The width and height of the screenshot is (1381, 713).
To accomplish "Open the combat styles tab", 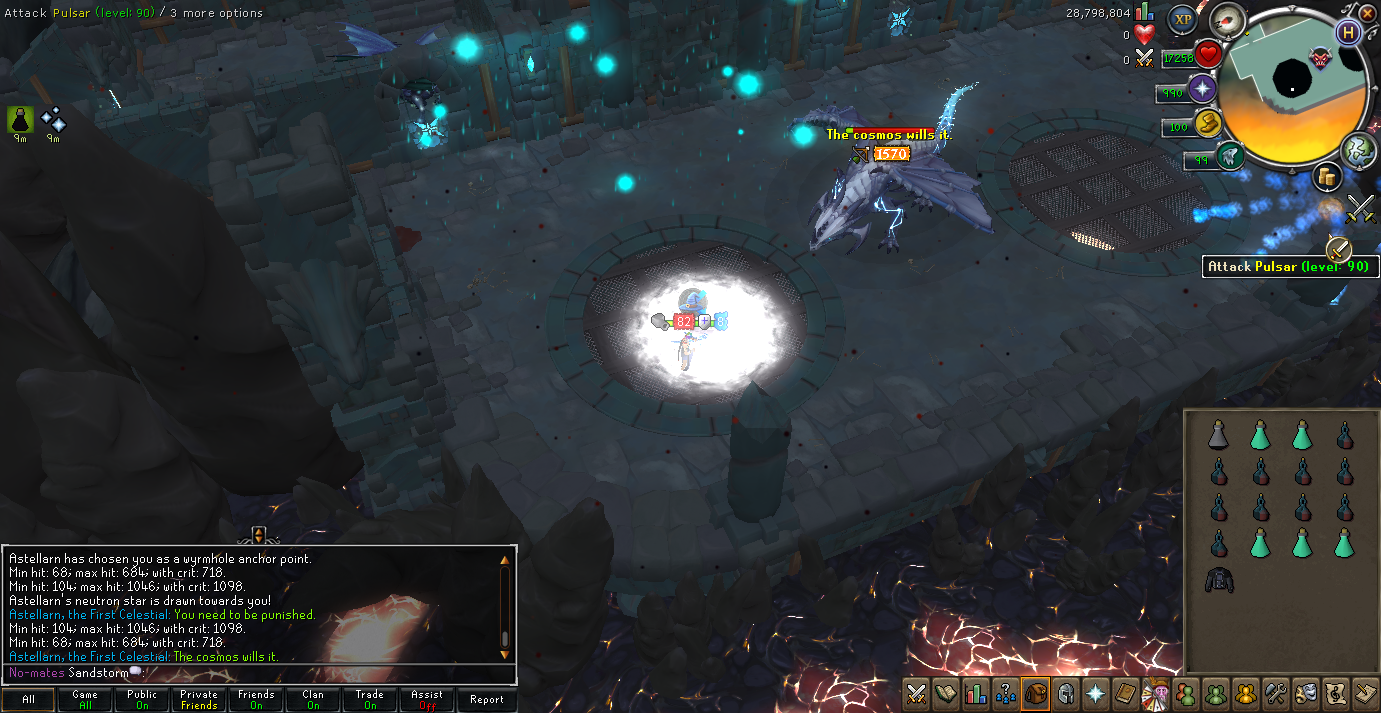I will tap(916, 693).
